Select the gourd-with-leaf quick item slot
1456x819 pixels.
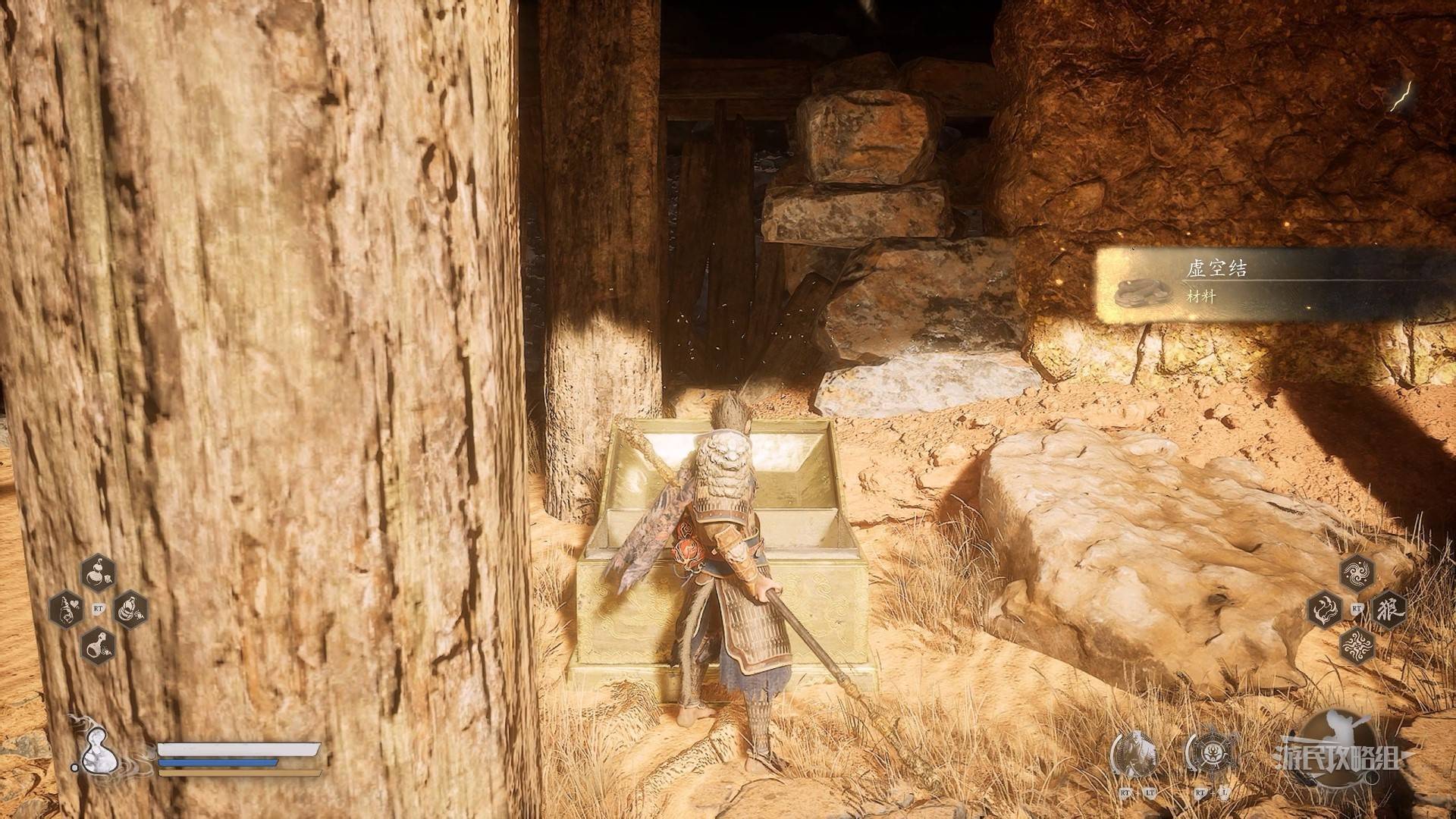click(98, 573)
